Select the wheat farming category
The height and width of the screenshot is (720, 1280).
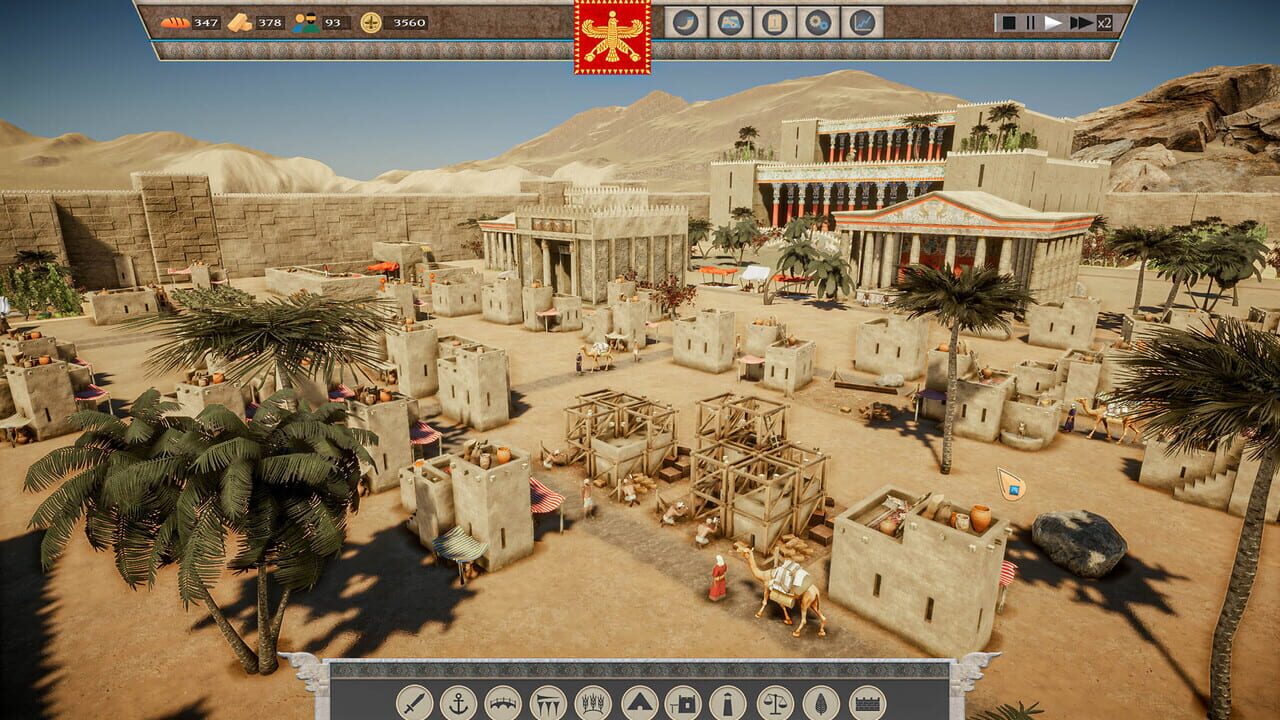coord(595,703)
